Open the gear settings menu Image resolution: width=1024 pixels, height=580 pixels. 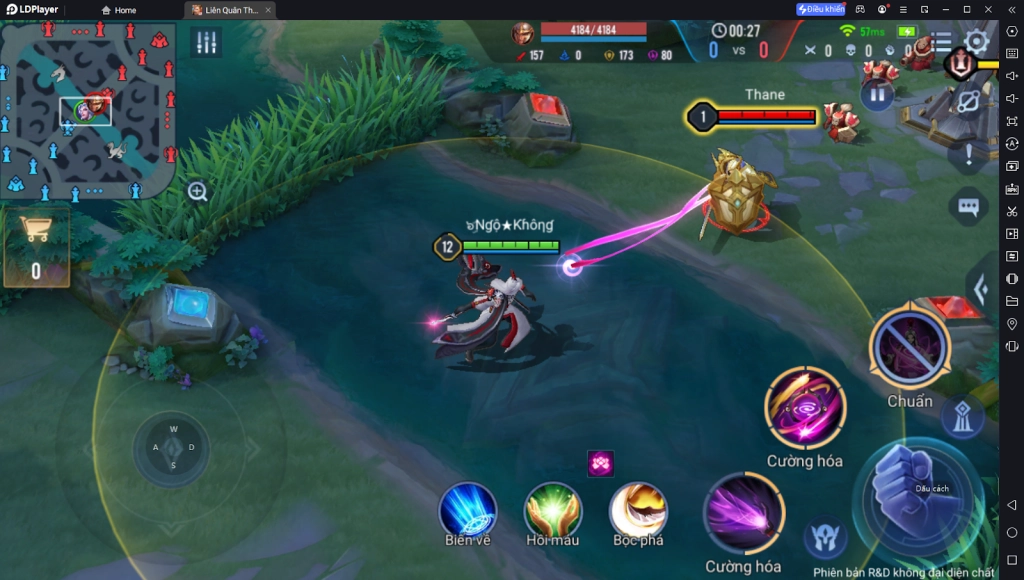click(976, 42)
